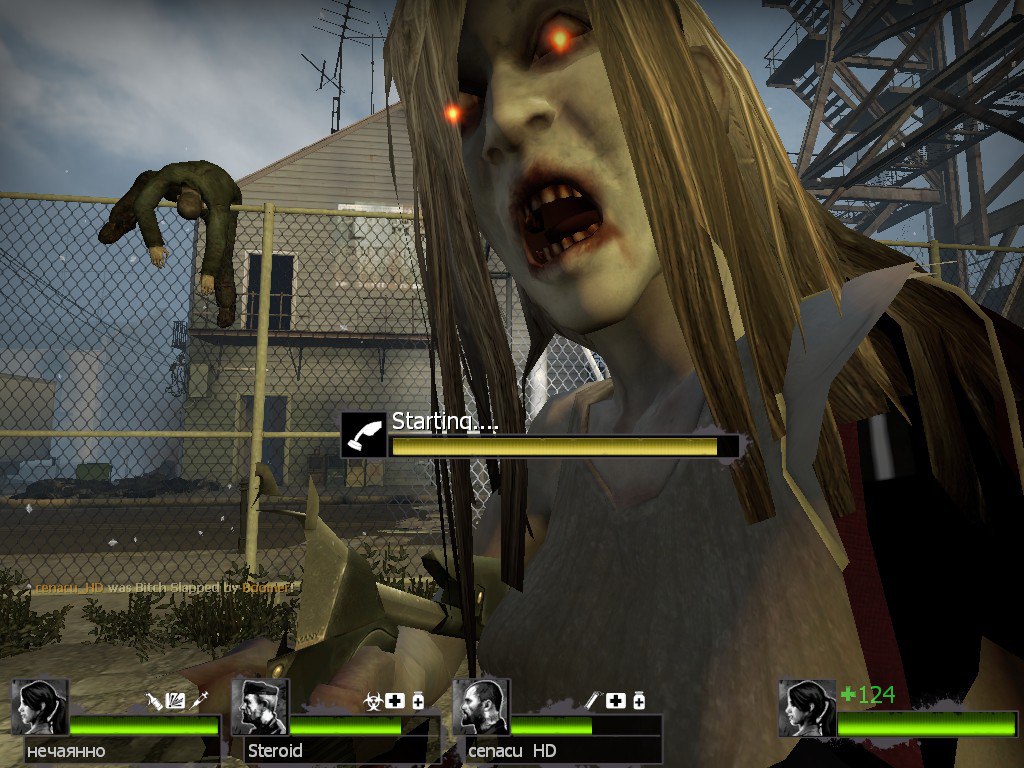Click the hand icon beside Starting progress
The width and height of the screenshot is (1024, 768).
pos(363,435)
